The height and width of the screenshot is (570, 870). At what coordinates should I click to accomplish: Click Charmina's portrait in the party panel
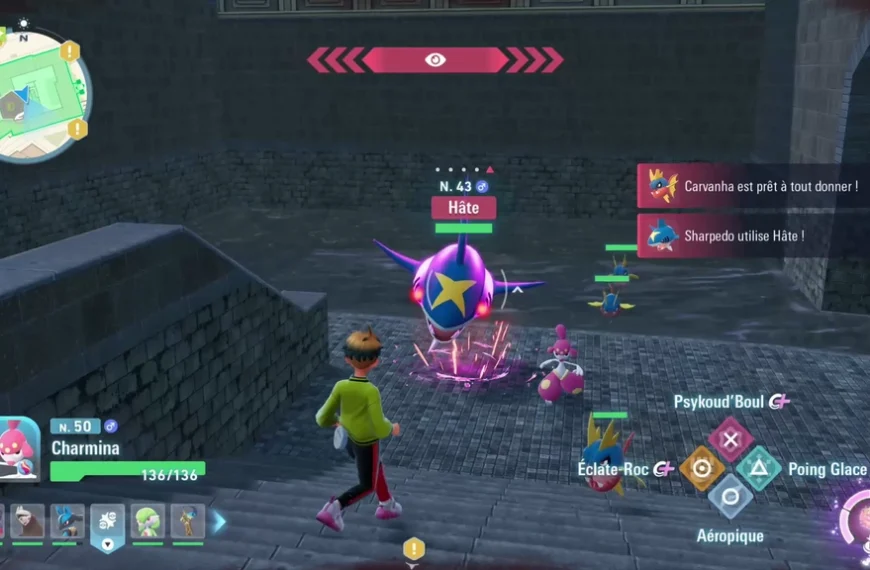pos(20,449)
